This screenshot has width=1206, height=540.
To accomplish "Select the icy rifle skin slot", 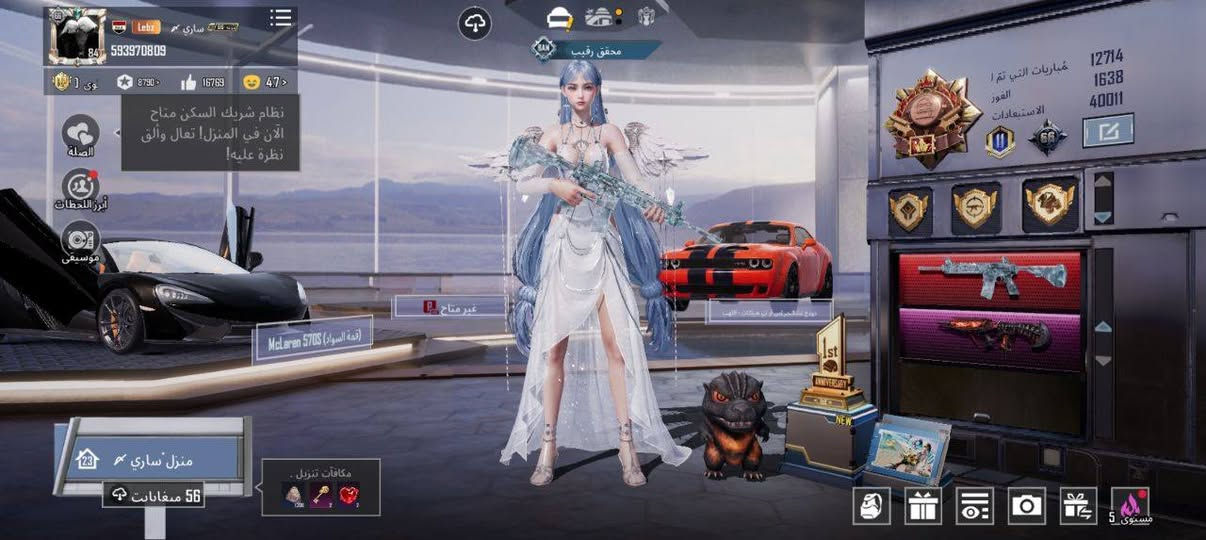I will click(989, 280).
